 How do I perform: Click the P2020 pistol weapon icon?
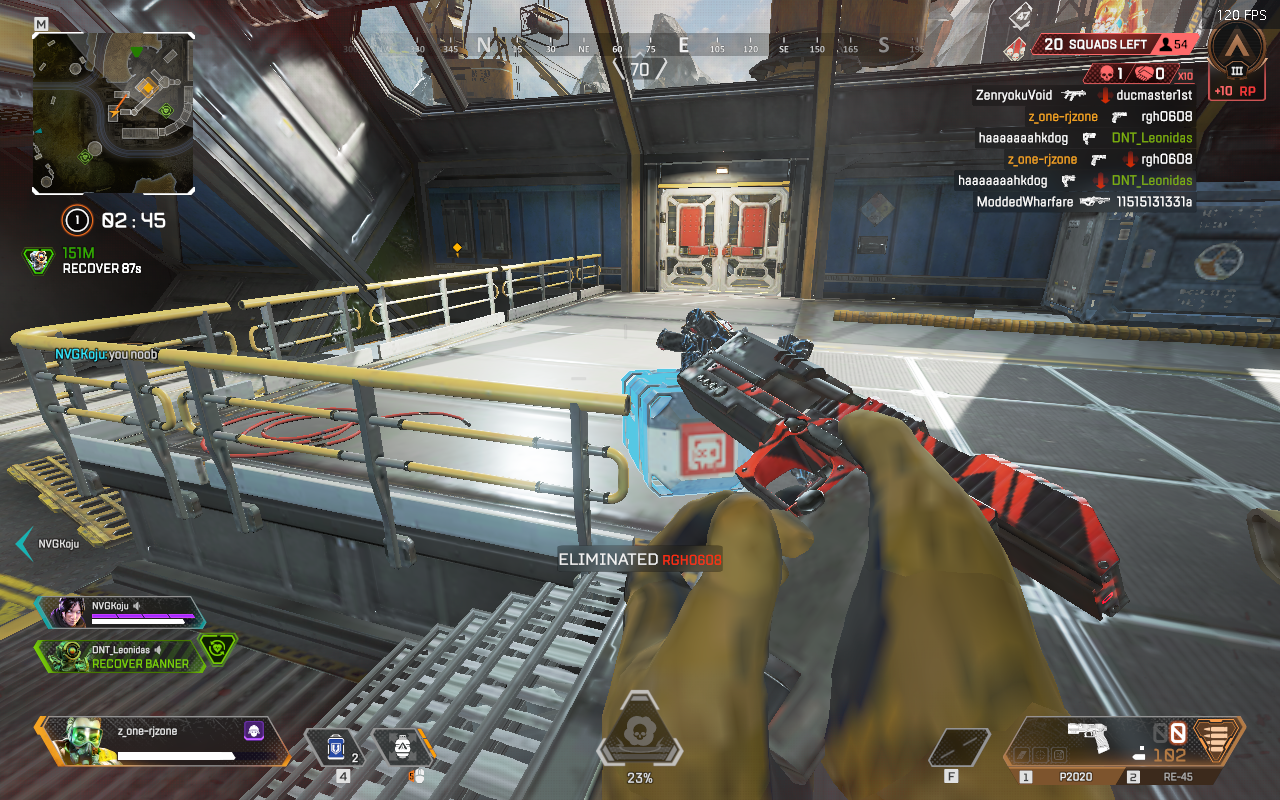click(1089, 737)
